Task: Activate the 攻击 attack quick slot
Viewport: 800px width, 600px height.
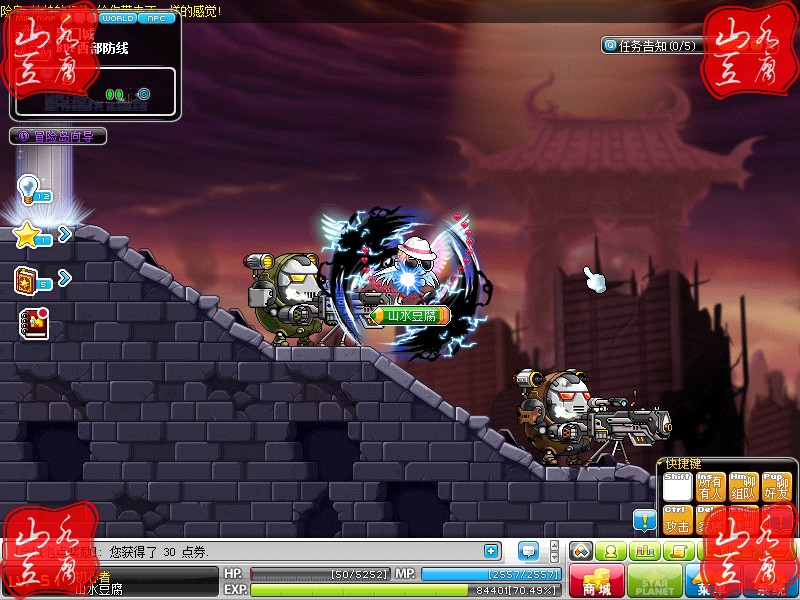Action: click(x=678, y=520)
